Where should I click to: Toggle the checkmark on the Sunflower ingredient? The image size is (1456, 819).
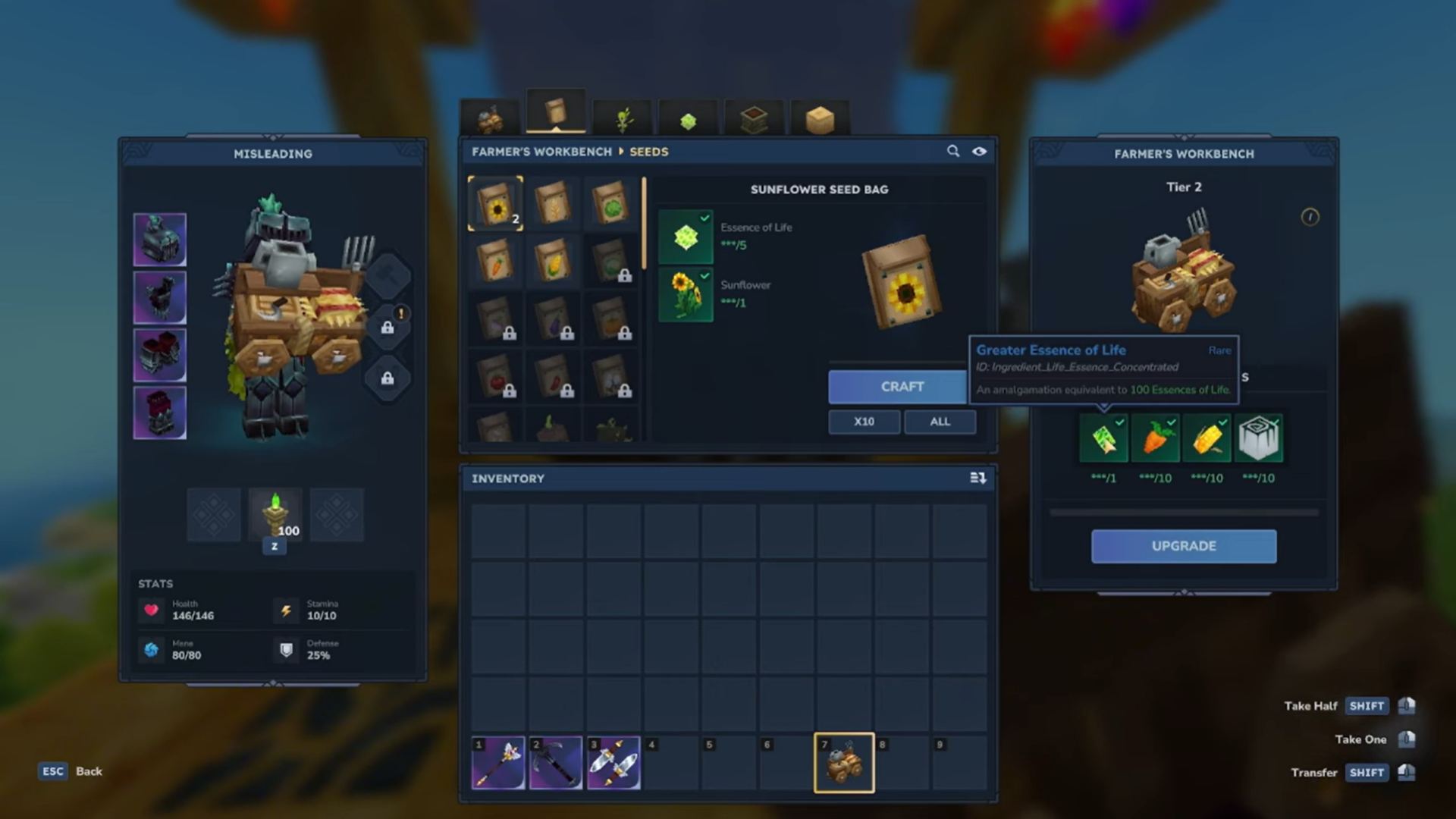704,278
